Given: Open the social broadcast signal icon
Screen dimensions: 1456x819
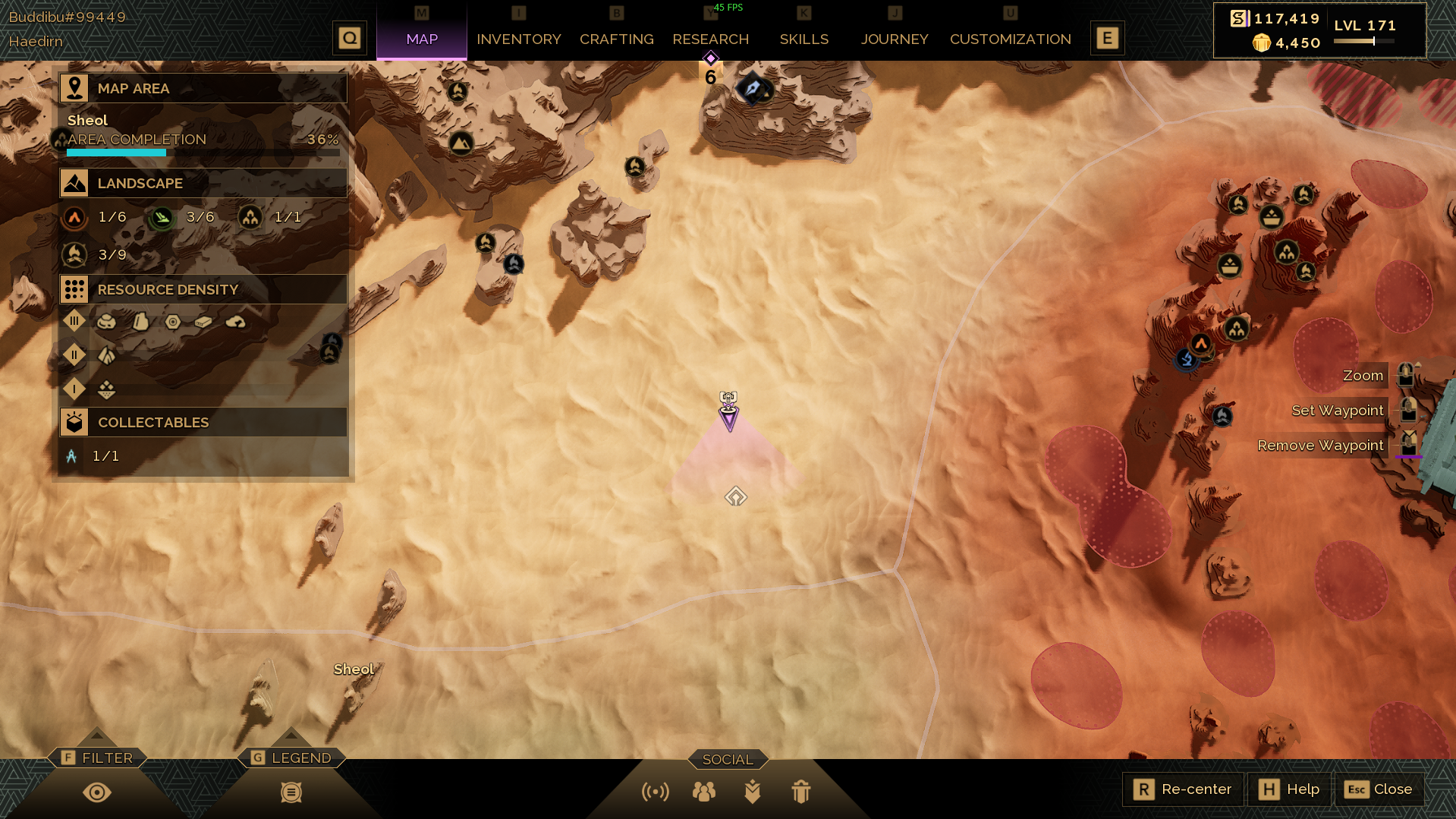Looking at the screenshot, I should coord(656,792).
